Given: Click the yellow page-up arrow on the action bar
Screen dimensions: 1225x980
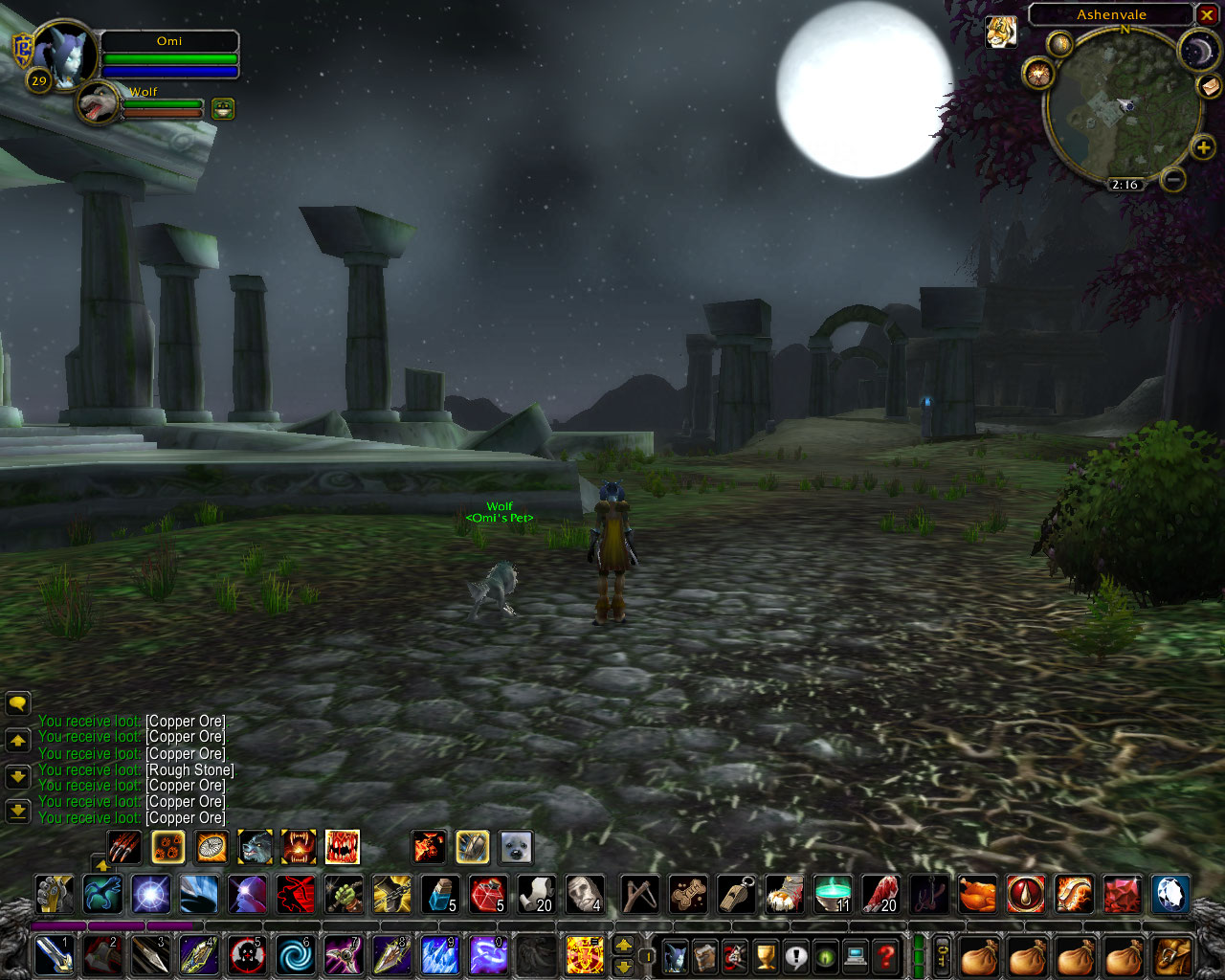Looking at the screenshot, I should point(623,944).
